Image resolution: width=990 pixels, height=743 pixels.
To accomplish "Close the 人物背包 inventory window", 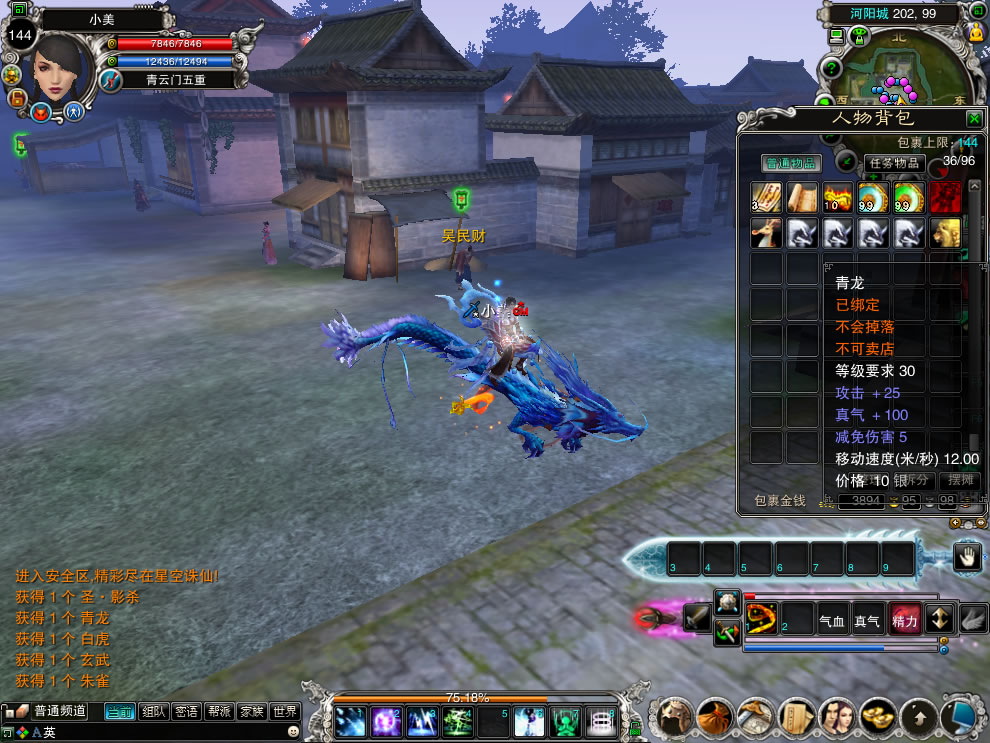I will tap(973, 118).
